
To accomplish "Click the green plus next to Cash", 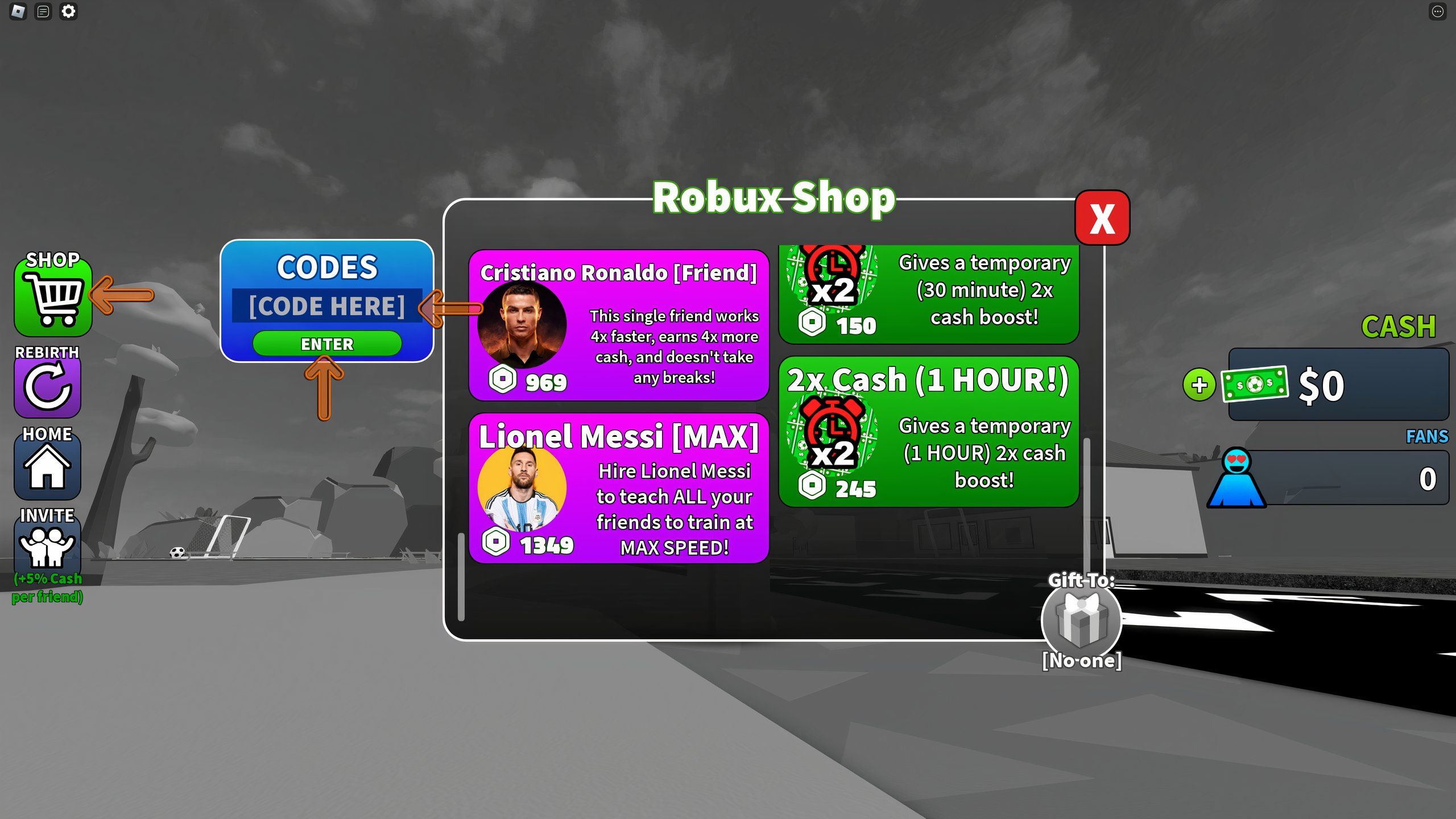I will [1199, 386].
